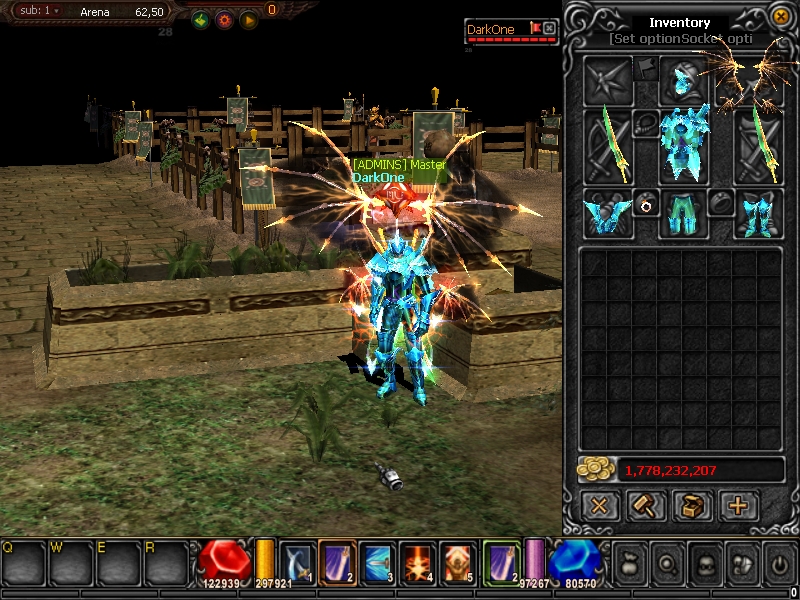Close the Inventory window

(x=780, y=16)
